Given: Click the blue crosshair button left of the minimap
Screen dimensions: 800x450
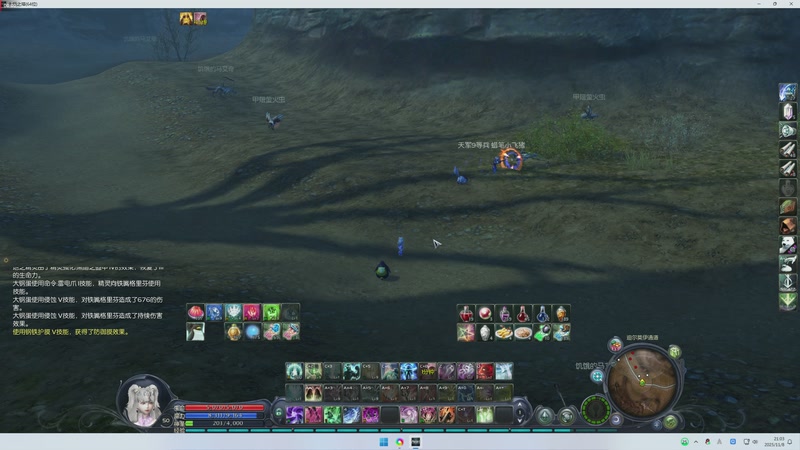Looking at the screenshot, I should tap(598, 376).
